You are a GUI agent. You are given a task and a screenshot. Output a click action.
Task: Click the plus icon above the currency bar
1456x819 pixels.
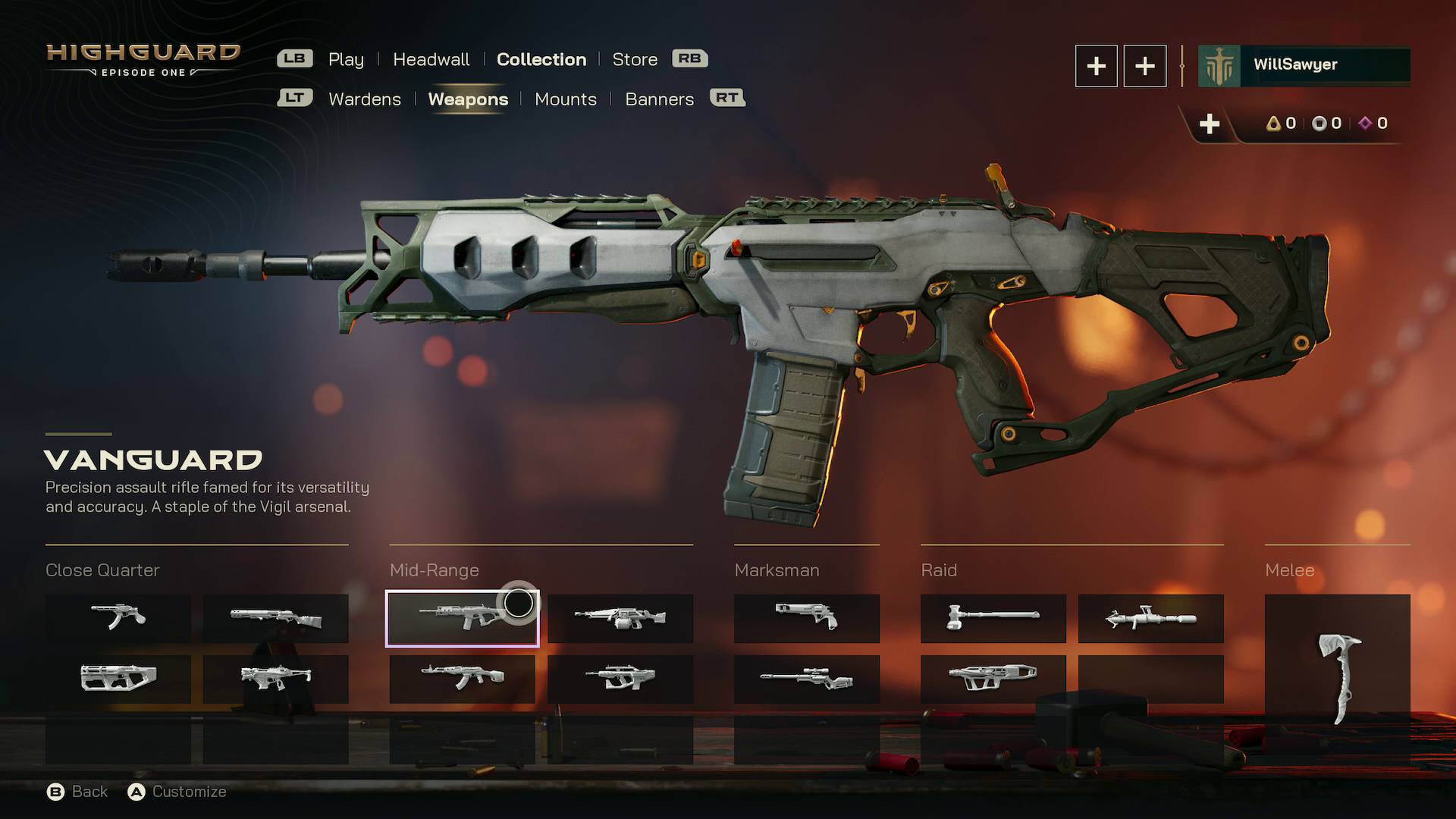pos(1210,124)
